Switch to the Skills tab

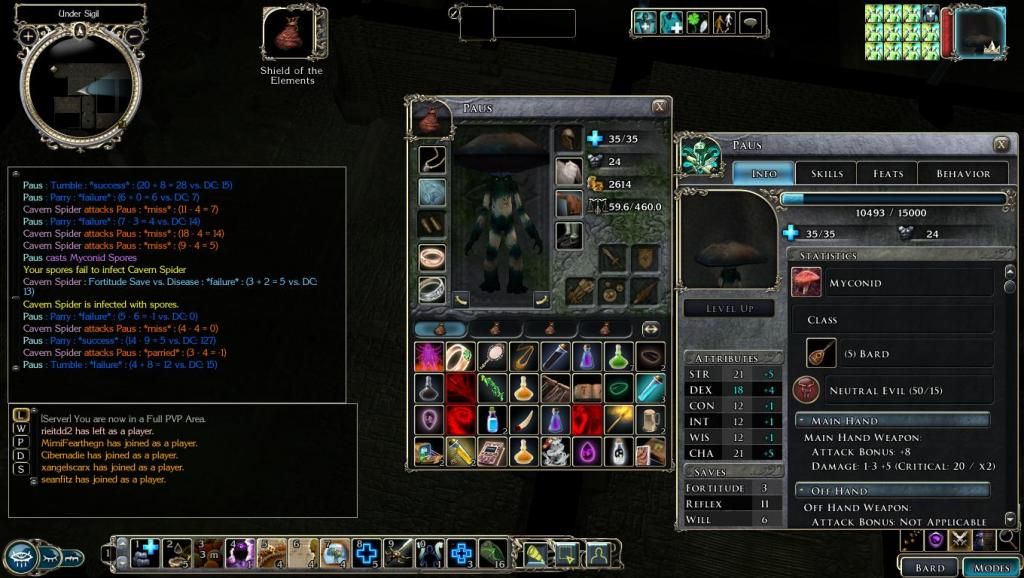coord(826,173)
